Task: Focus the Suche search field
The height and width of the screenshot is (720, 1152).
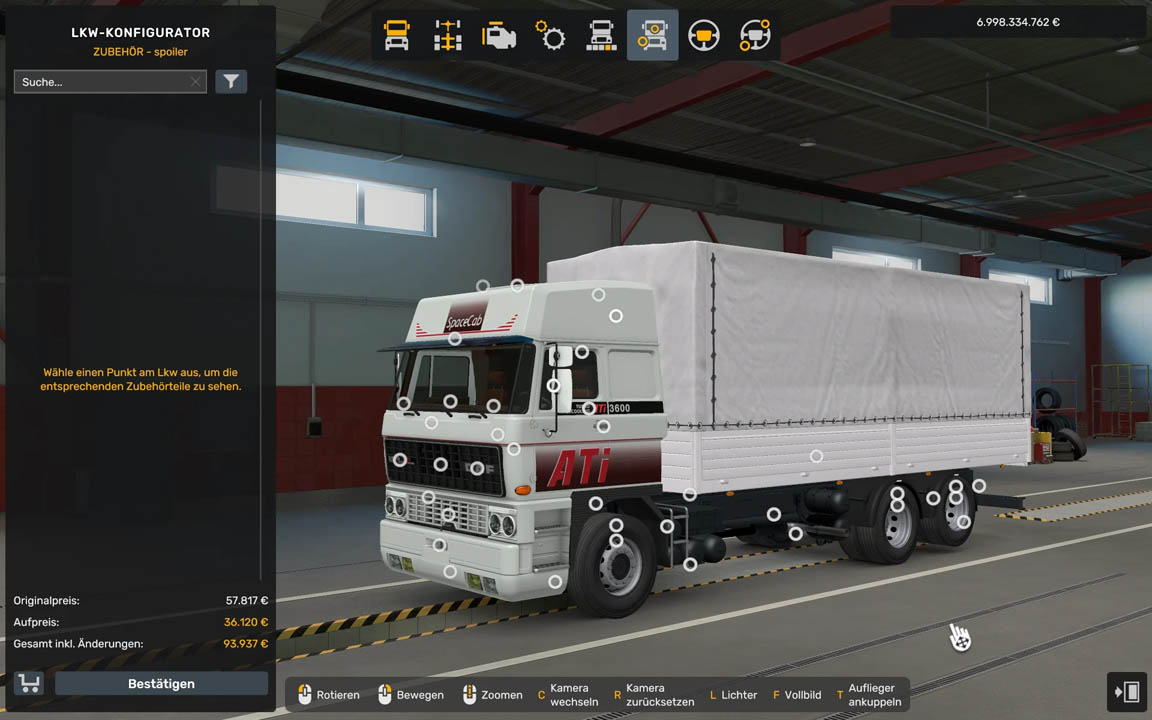Action: (100, 82)
